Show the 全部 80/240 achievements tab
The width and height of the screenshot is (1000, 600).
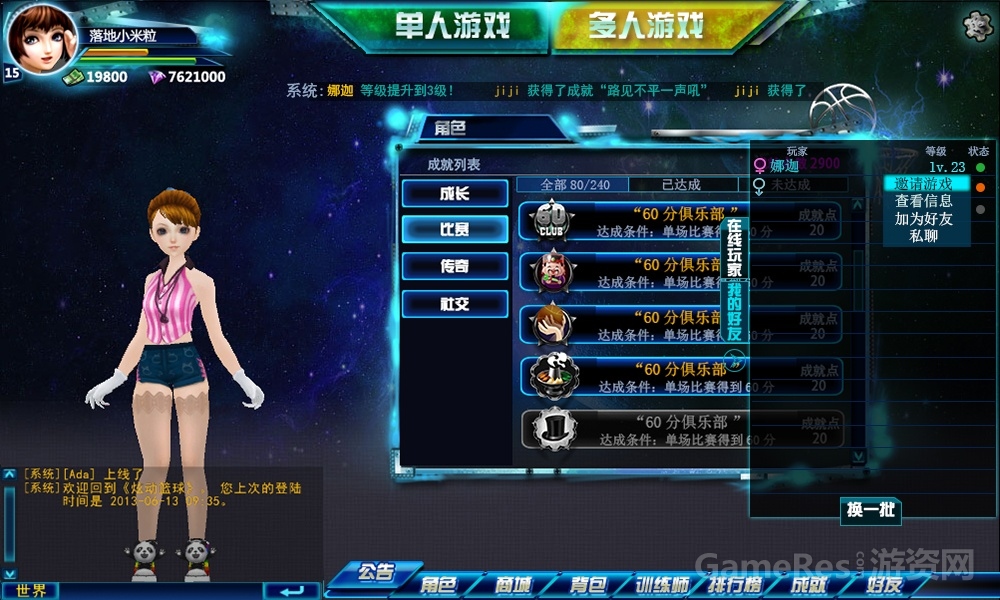click(572, 185)
